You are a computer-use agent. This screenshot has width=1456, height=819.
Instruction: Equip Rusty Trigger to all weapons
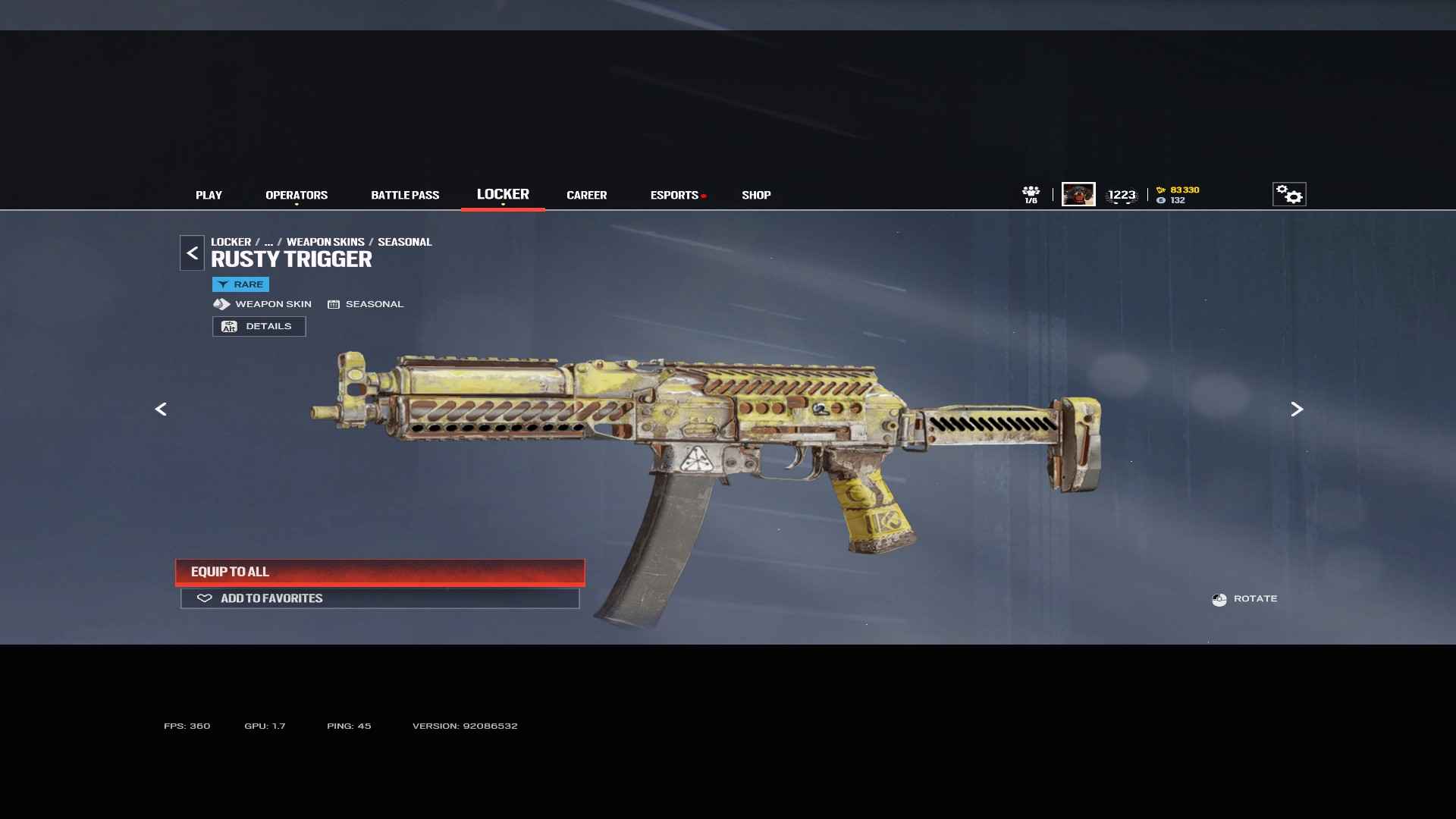tap(380, 572)
